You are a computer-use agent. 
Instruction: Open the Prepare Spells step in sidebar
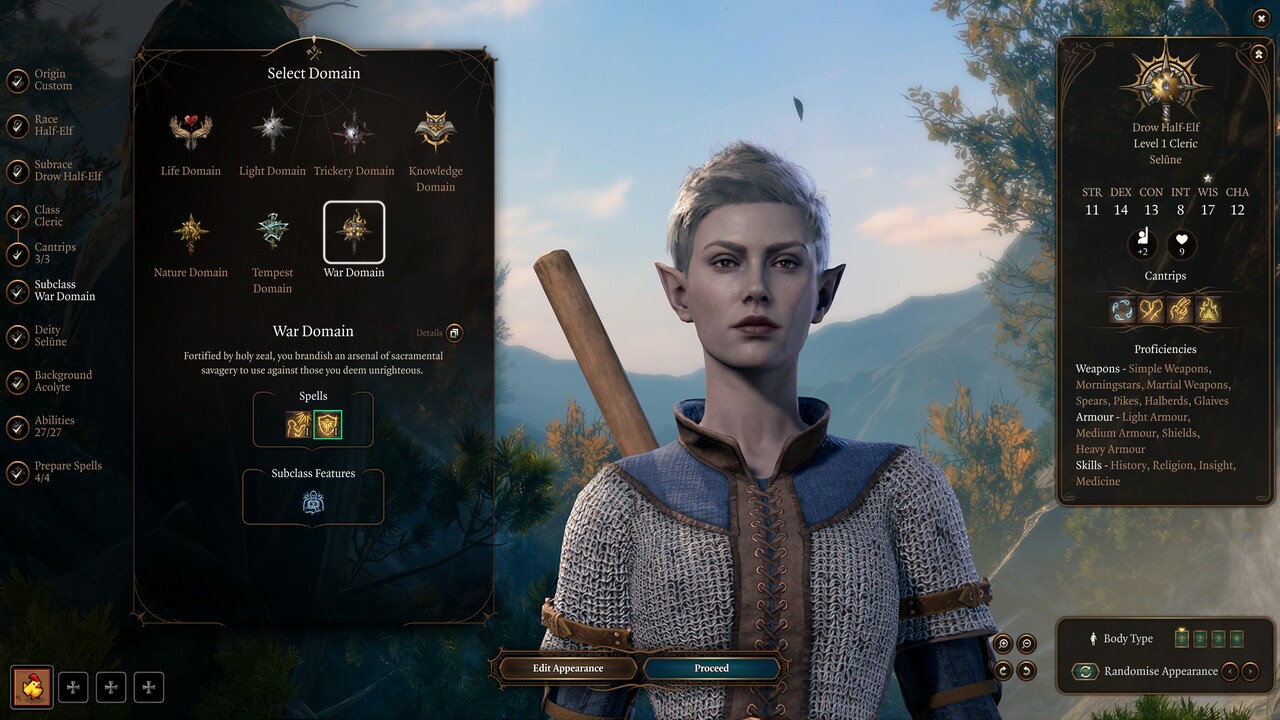pyautogui.click(x=55, y=471)
